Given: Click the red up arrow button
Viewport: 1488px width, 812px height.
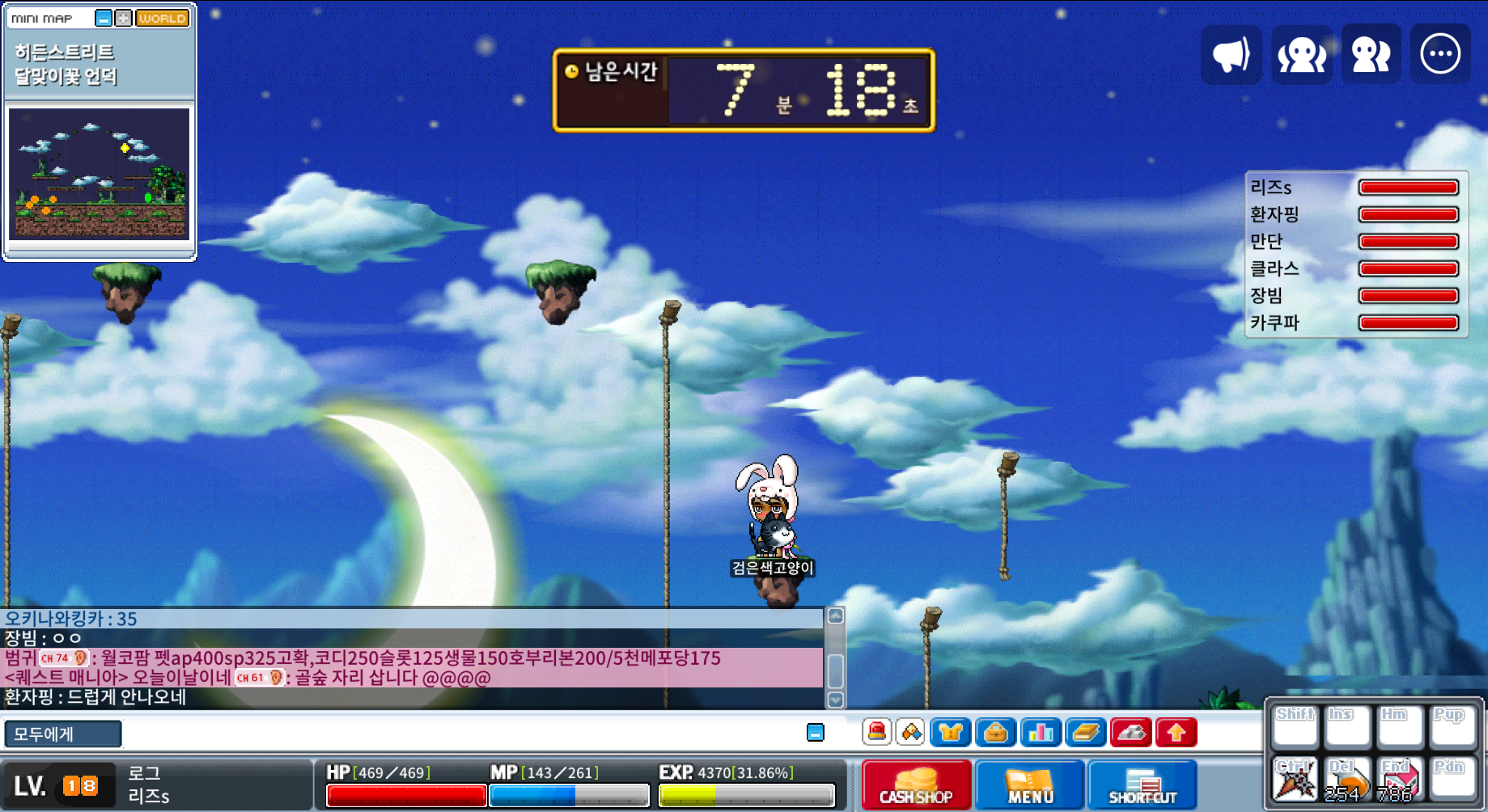Looking at the screenshot, I should (1176, 733).
